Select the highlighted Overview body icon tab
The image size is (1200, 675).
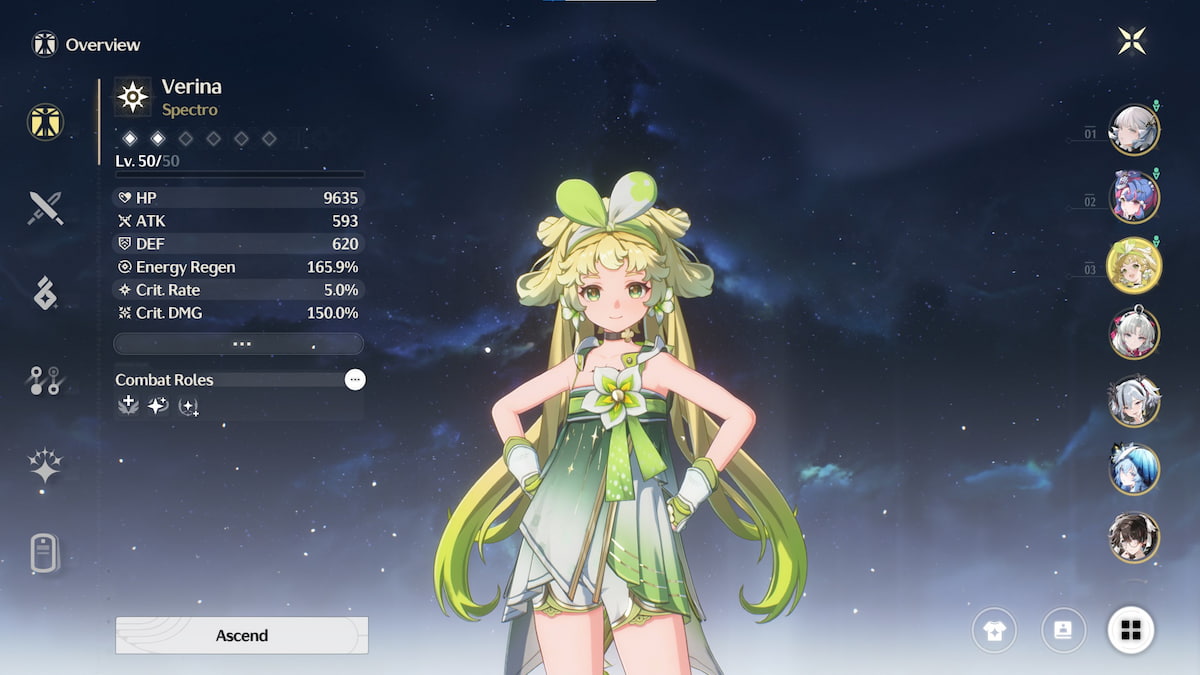(46, 122)
